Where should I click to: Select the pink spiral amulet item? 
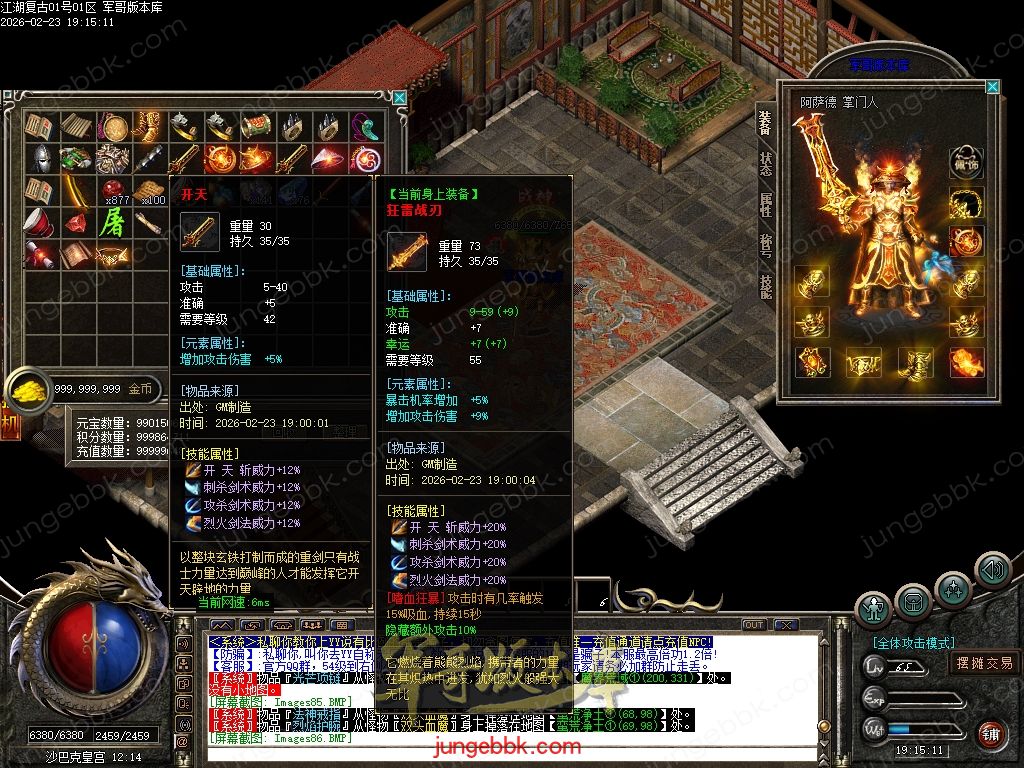(x=366, y=158)
